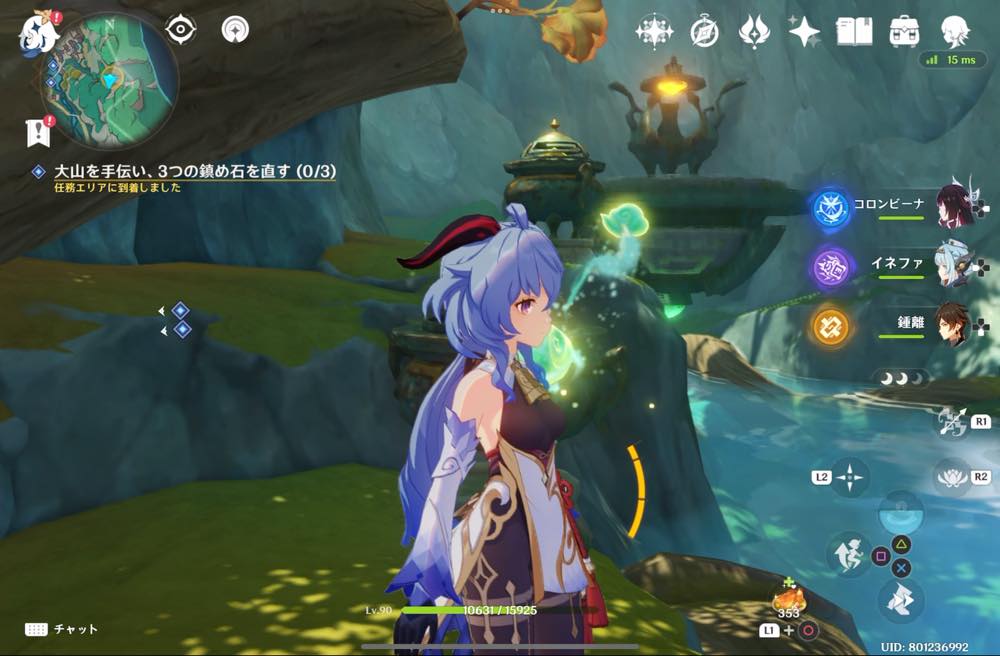Switch to party member コロンビーナ
Image resolution: width=1000 pixels, height=656 pixels.
click(x=955, y=206)
